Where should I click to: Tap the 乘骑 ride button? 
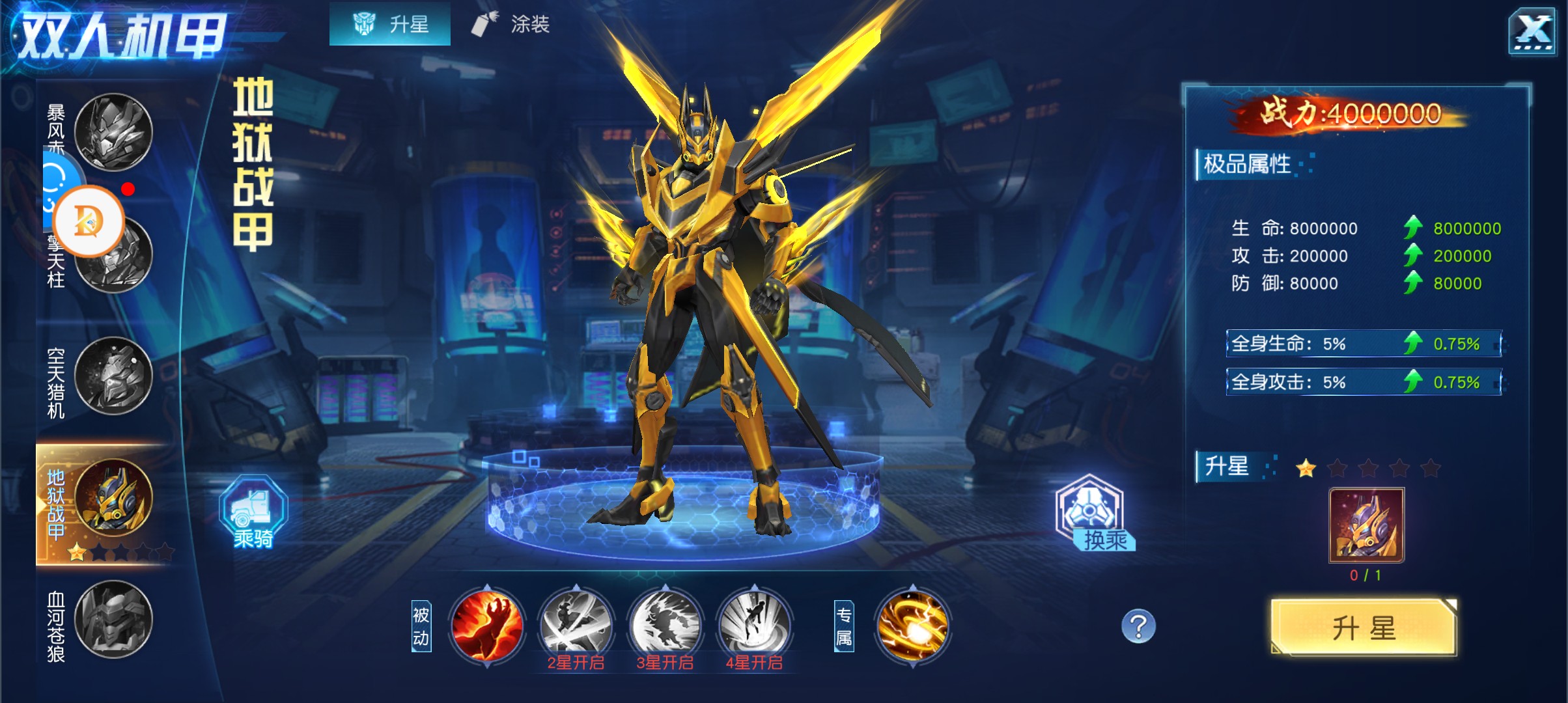click(253, 512)
